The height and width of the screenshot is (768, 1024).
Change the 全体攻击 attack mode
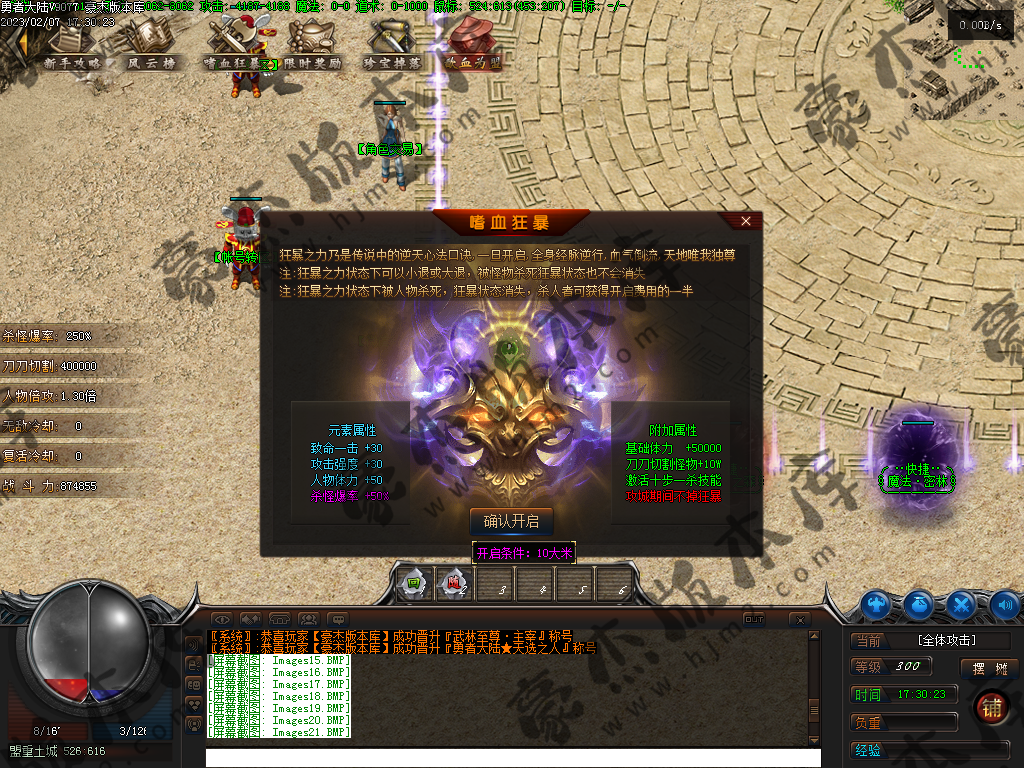click(946, 640)
